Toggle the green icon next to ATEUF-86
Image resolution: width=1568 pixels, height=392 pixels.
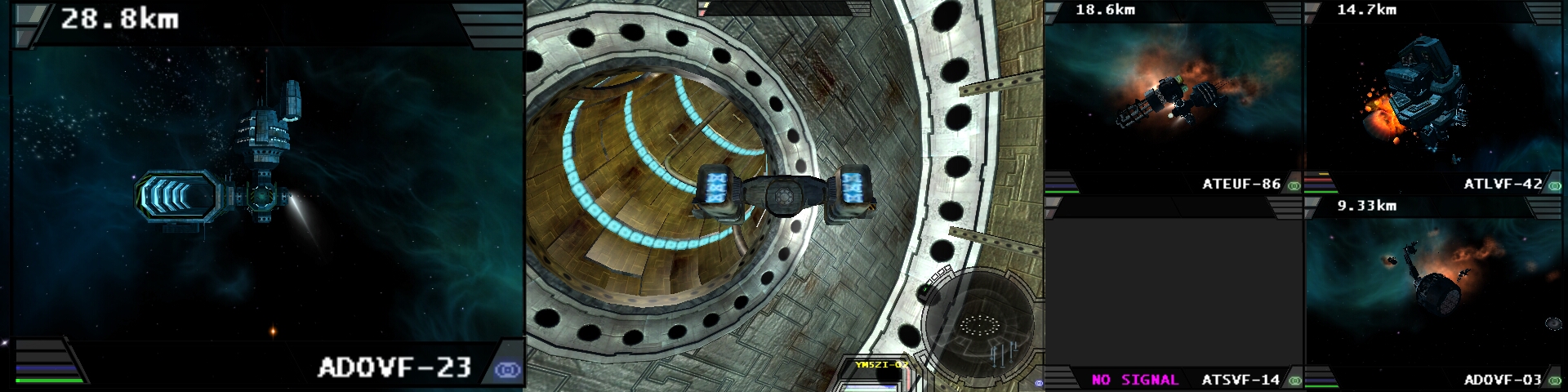[1294, 185]
